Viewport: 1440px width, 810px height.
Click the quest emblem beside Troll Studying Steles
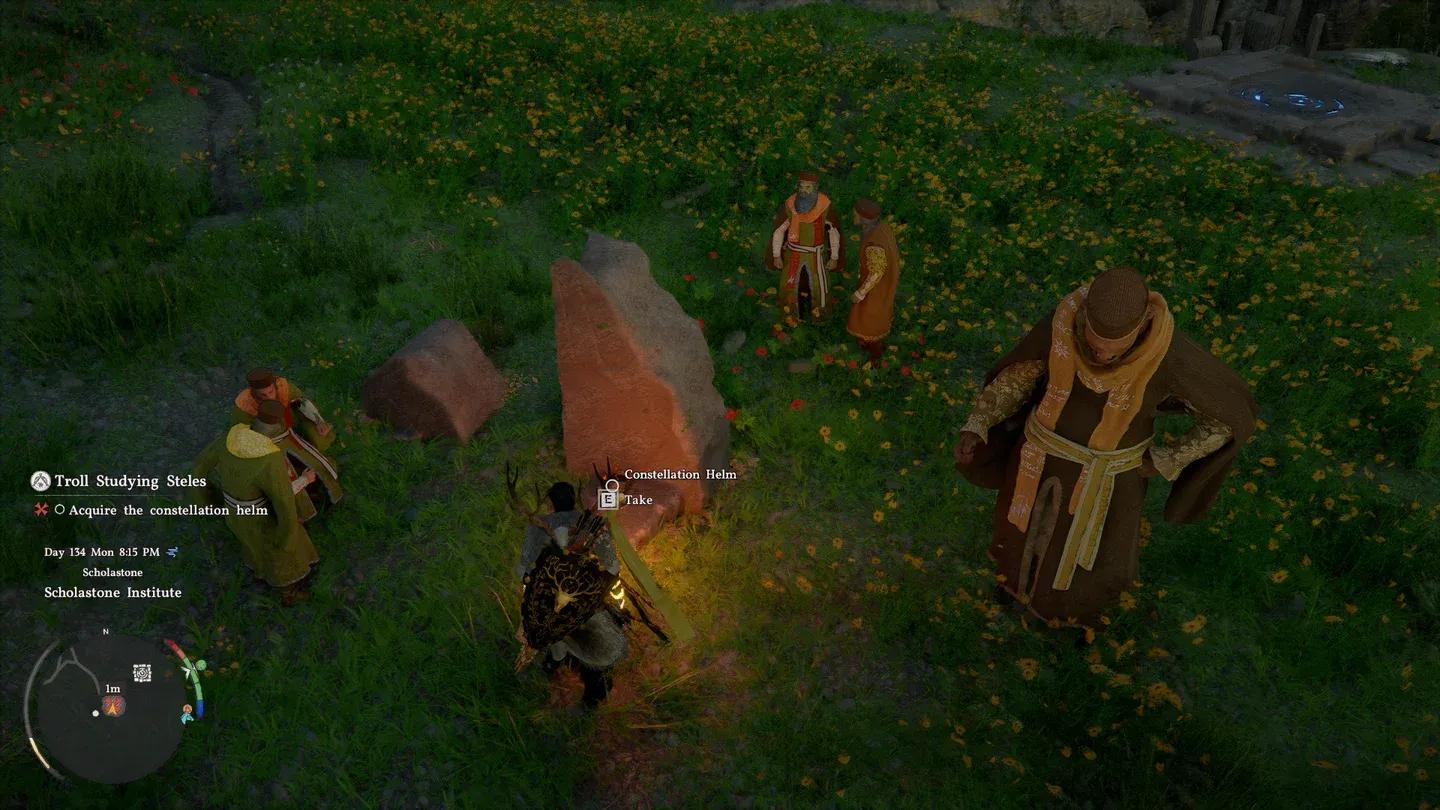click(x=40, y=481)
